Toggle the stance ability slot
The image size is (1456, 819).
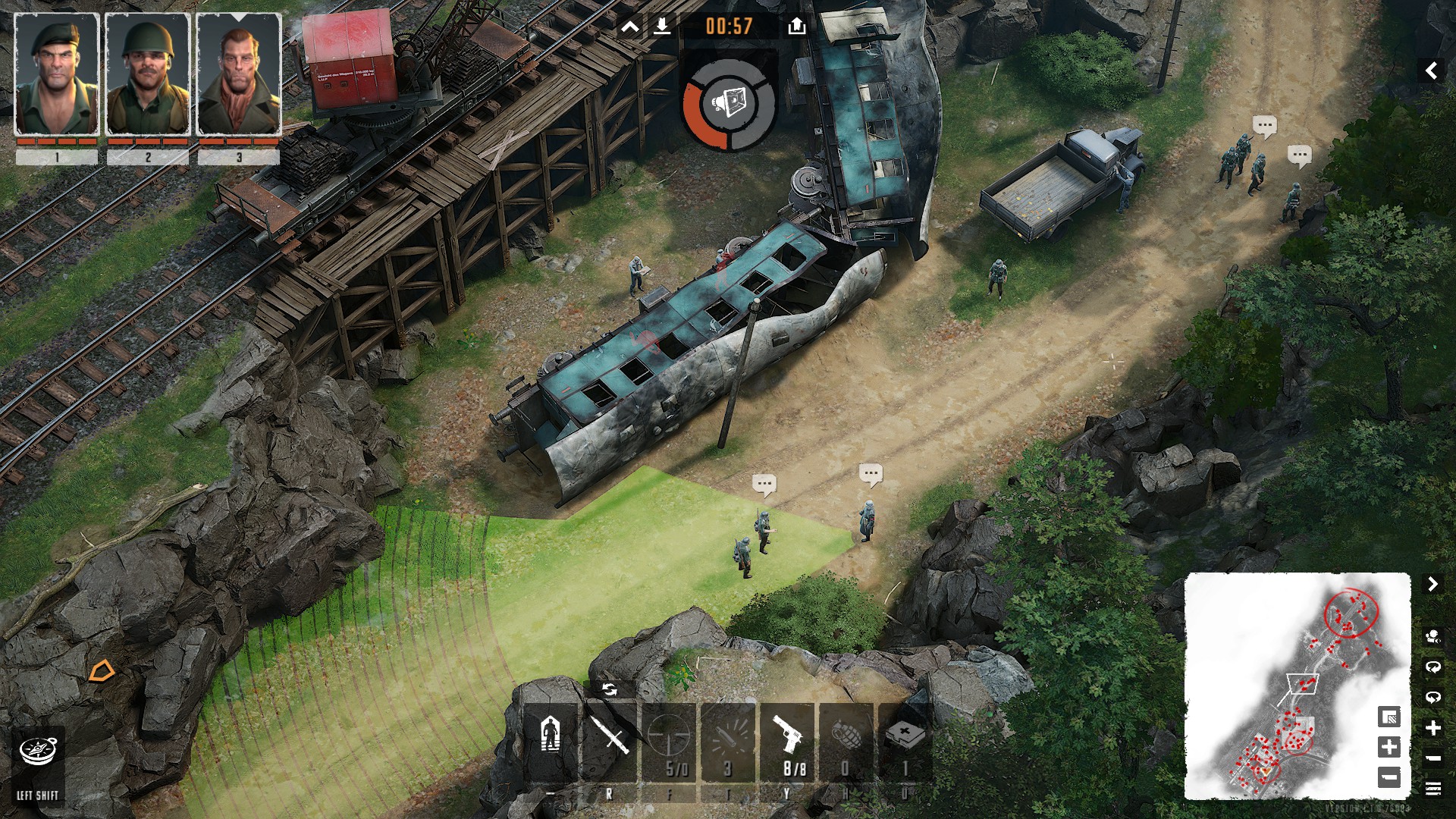coord(551,739)
